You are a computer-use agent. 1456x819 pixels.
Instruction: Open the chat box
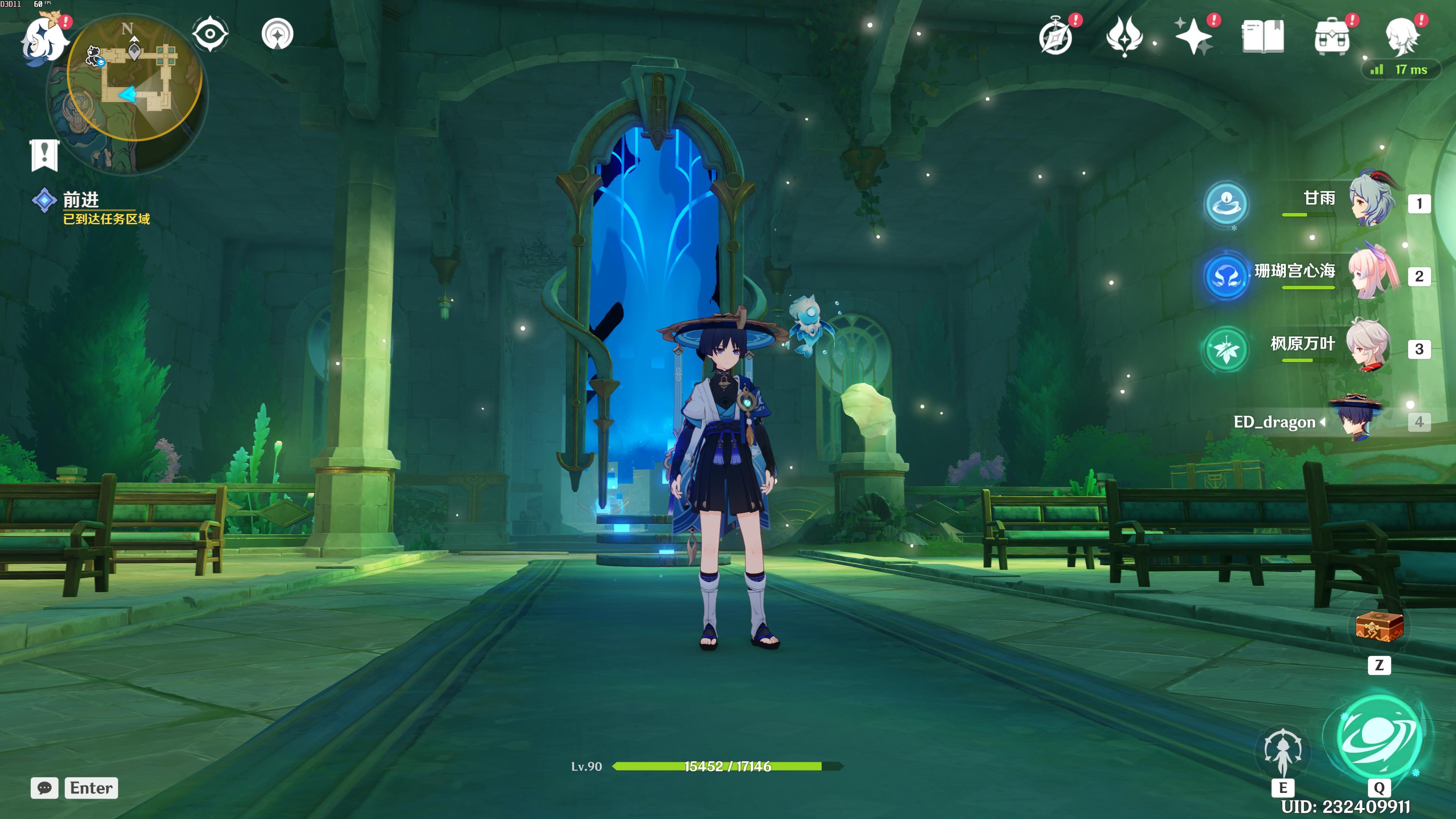pyautogui.click(x=45, y=788)
